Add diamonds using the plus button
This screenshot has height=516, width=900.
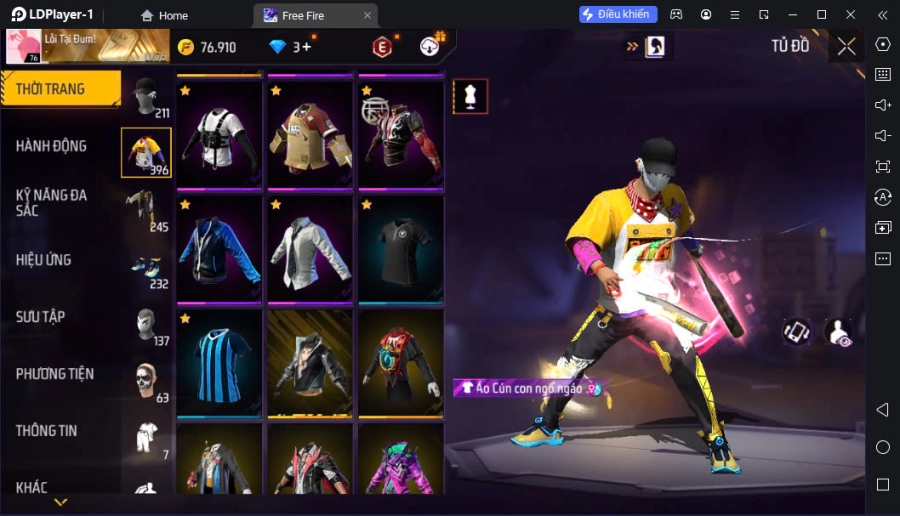307,47
